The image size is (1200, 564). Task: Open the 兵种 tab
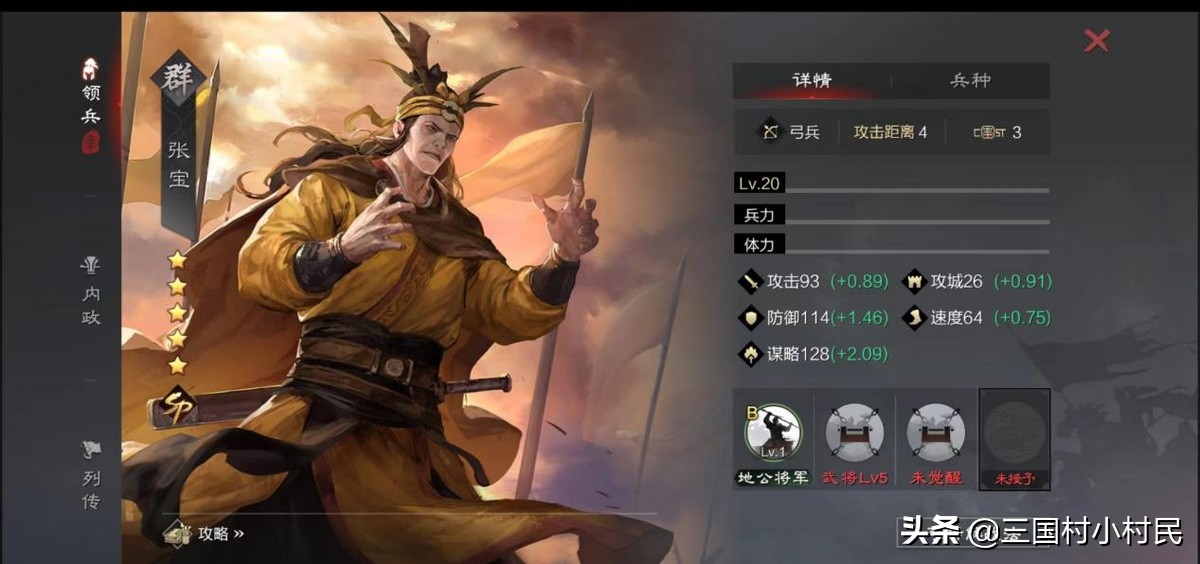tap(970, 81)
